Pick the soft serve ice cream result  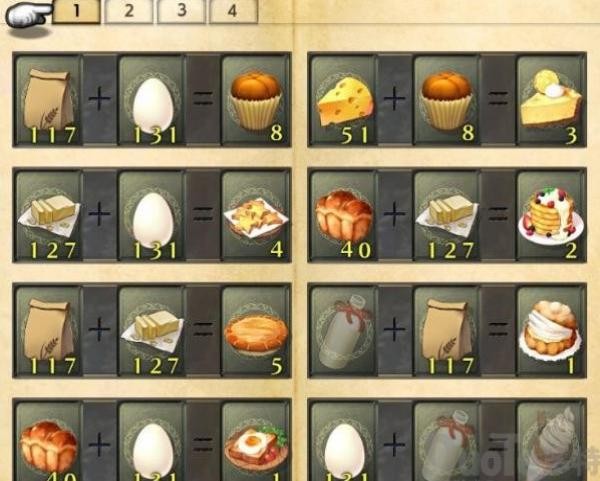click(549, 440)
